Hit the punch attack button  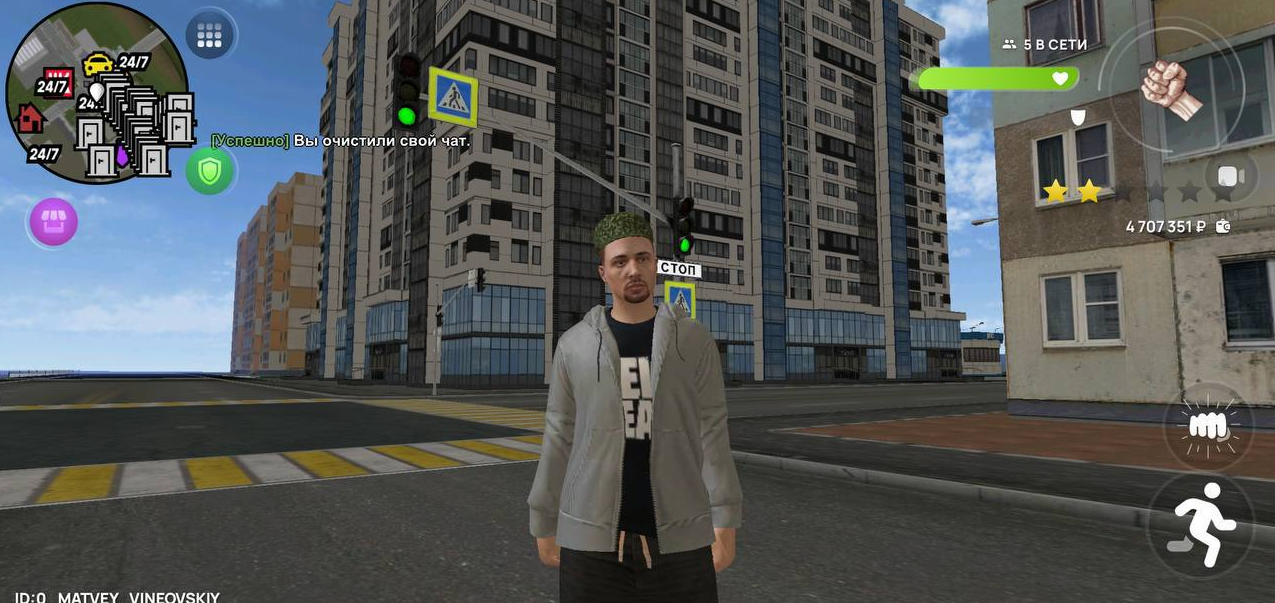click(x=1208, y=425)
